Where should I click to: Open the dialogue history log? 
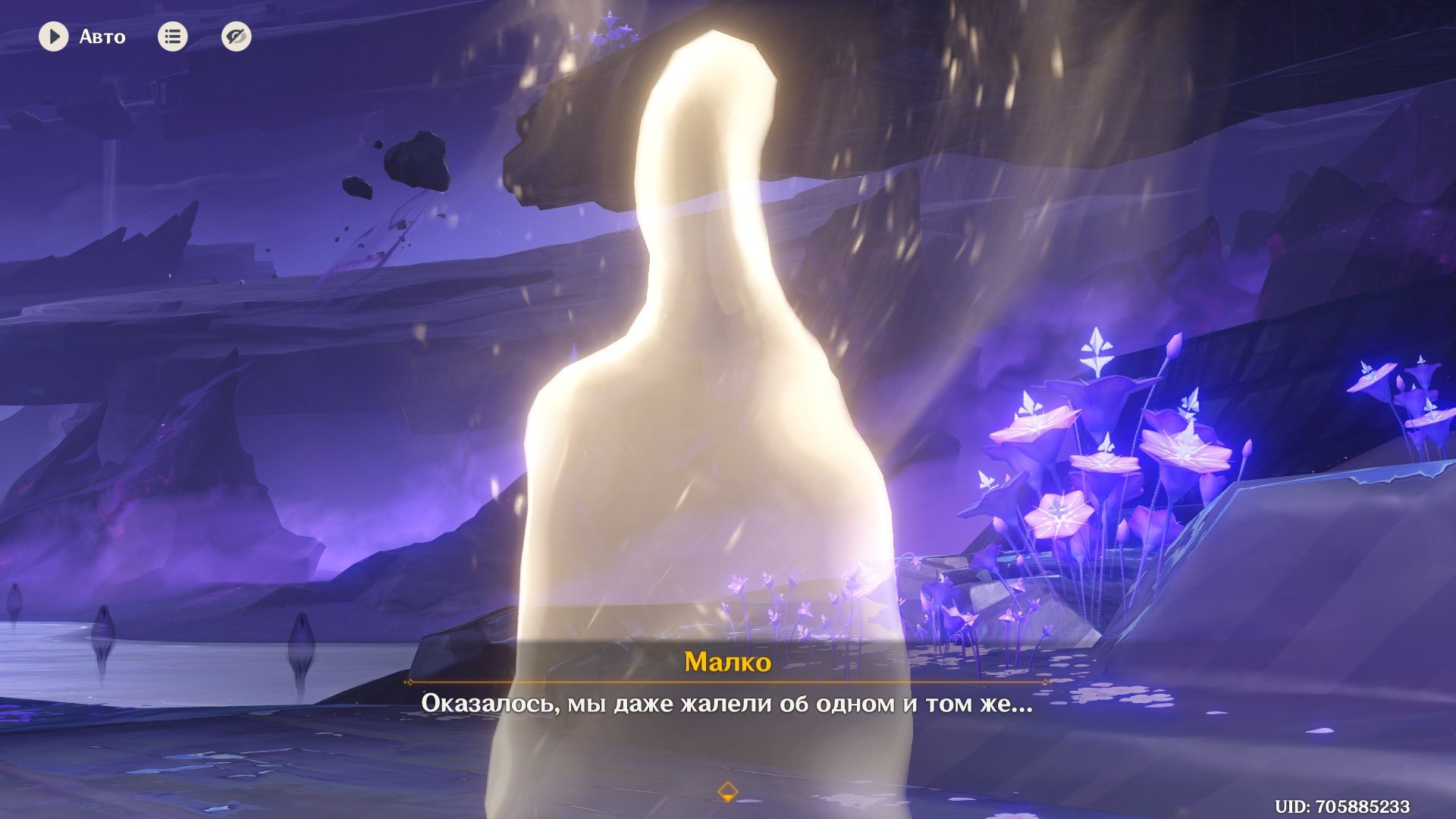click(x=172, y=36)
